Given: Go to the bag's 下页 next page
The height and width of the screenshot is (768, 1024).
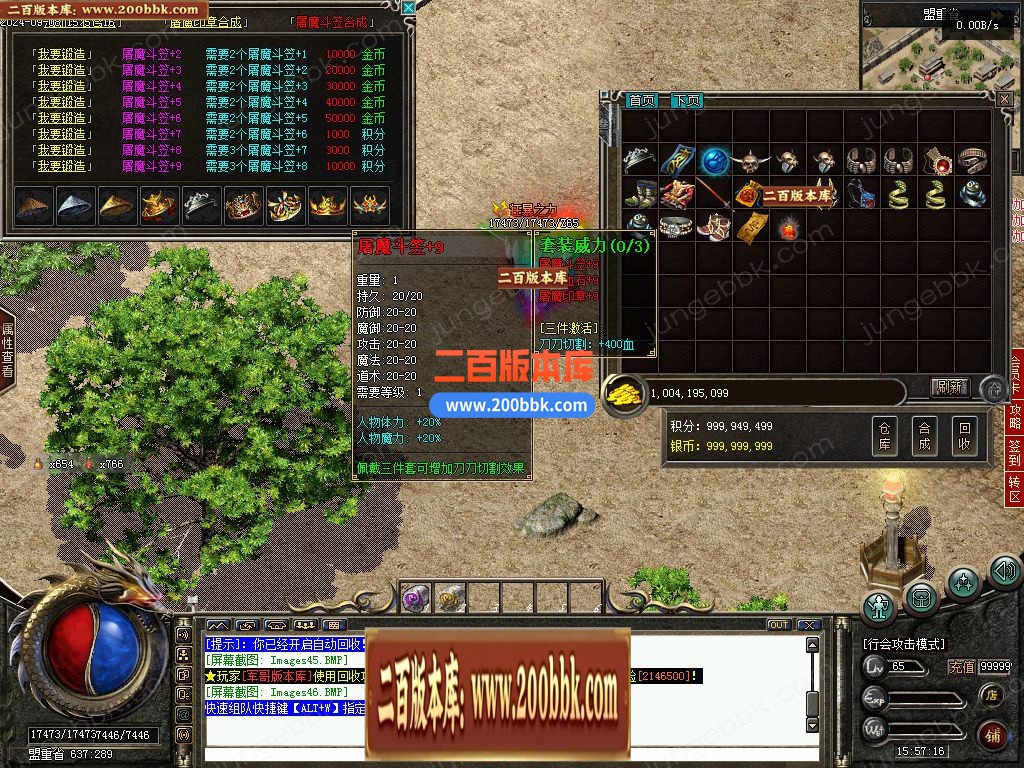Looking at the screenshot, I should point(686,100).
